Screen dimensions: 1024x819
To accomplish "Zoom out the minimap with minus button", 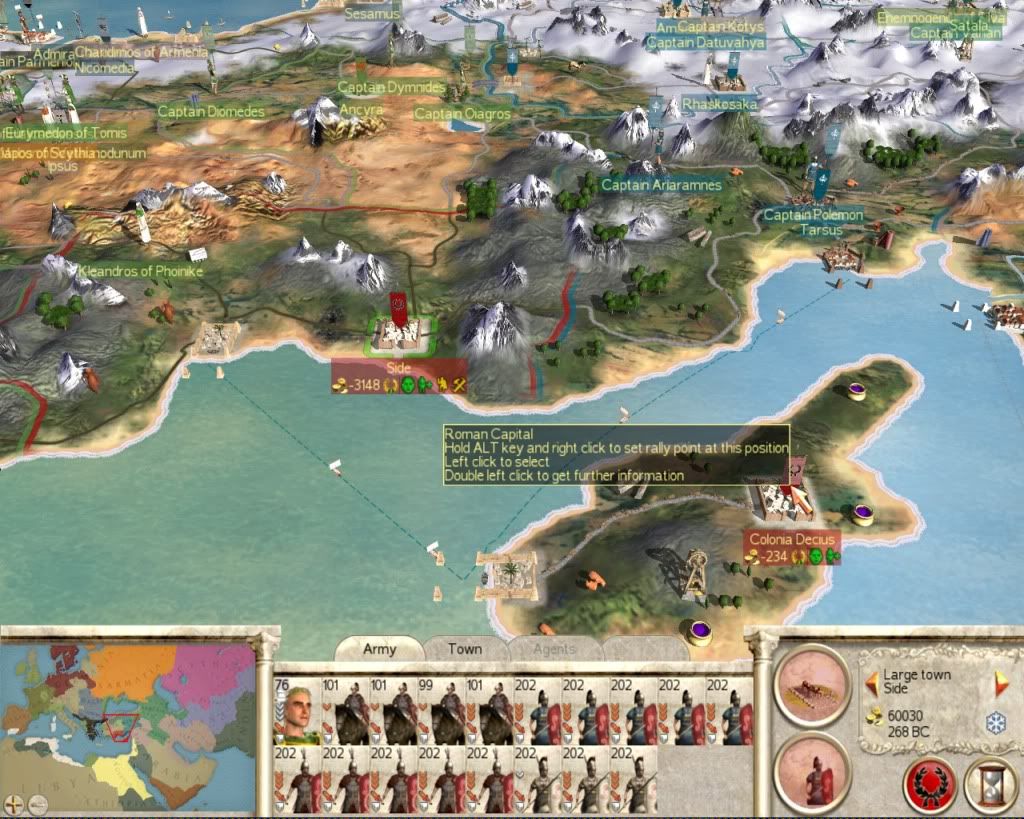I will (37, 803).
